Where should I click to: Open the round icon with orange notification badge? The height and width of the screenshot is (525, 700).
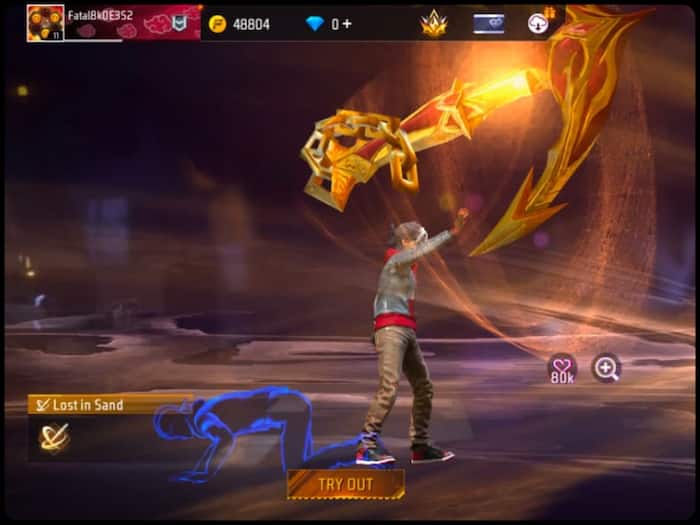click(539, 22)
